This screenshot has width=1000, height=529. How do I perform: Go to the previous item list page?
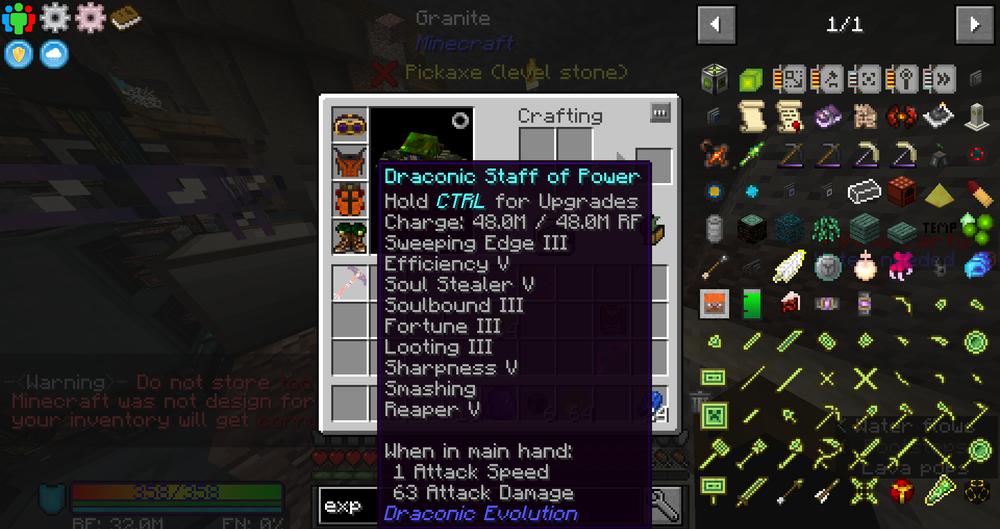tap(716, 24)
